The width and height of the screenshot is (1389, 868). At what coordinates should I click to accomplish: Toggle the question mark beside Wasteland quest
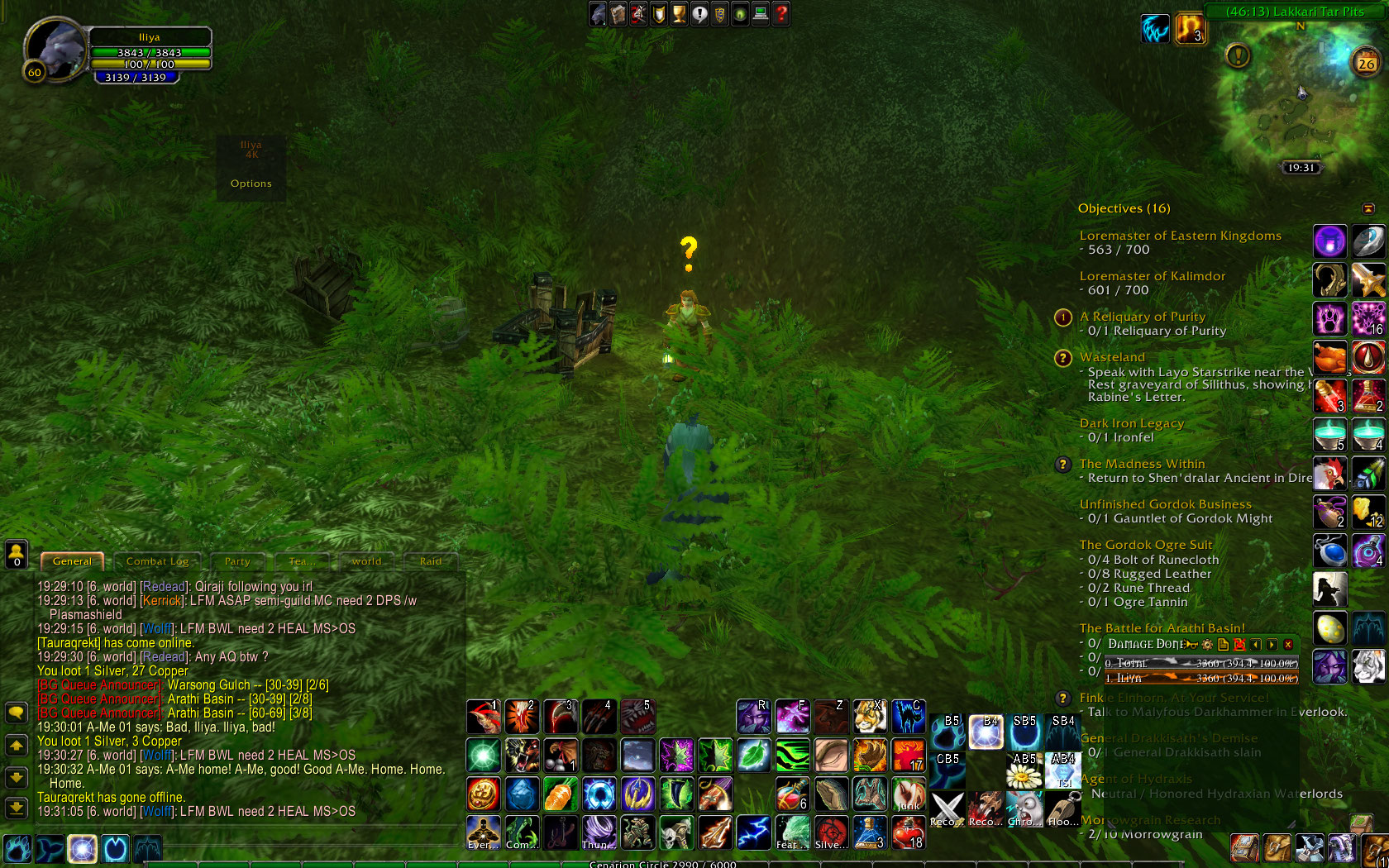[1063, 359]
